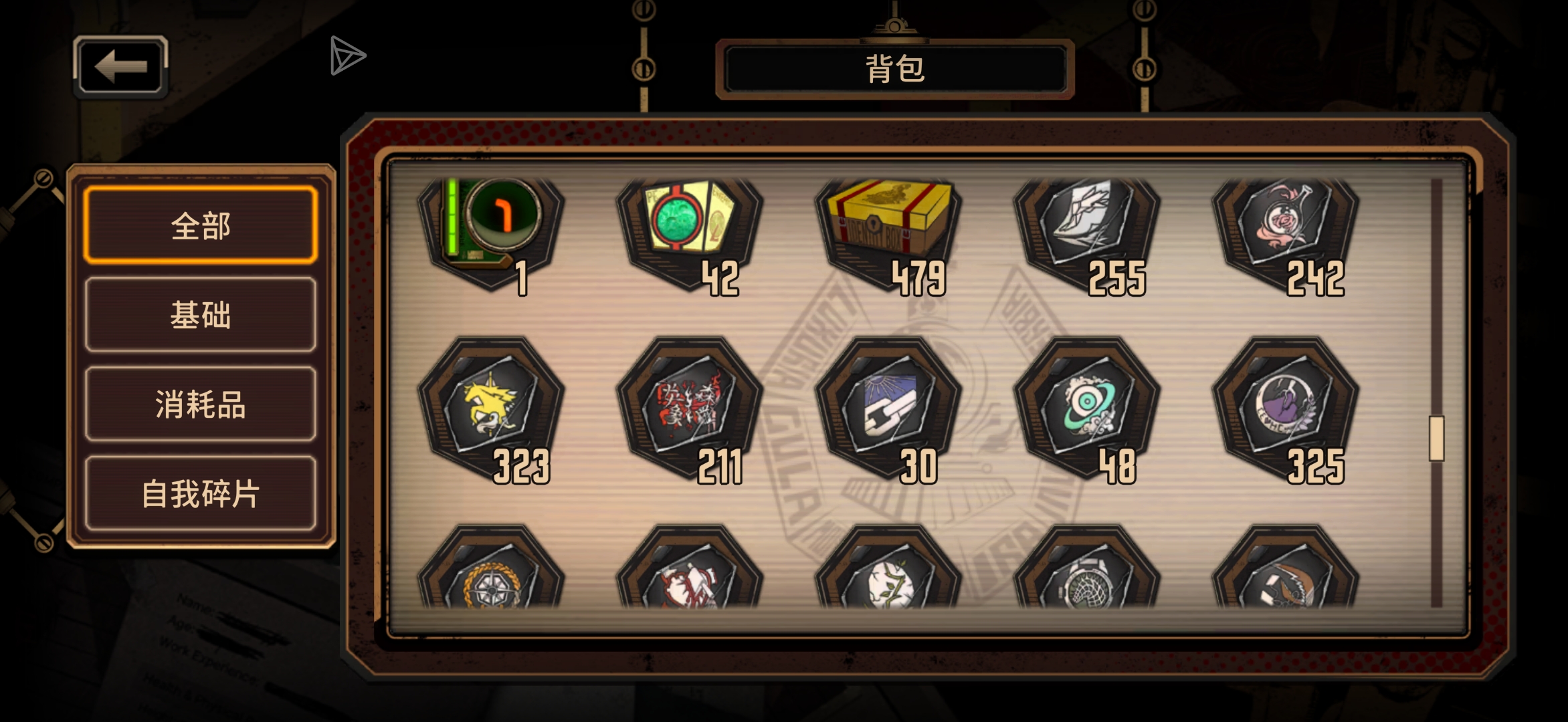The image size is (1568, 722).
Task: Select the item with quantity 42
Action: [x=689, y=227]
